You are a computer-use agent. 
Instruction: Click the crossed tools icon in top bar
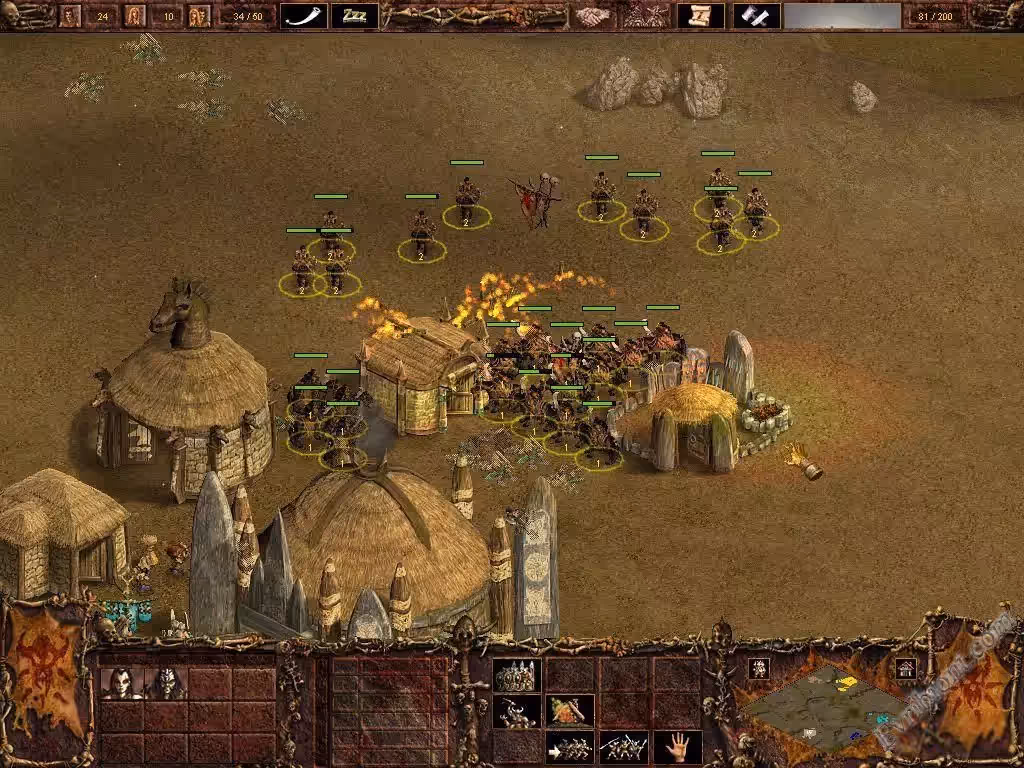(757, 15)
